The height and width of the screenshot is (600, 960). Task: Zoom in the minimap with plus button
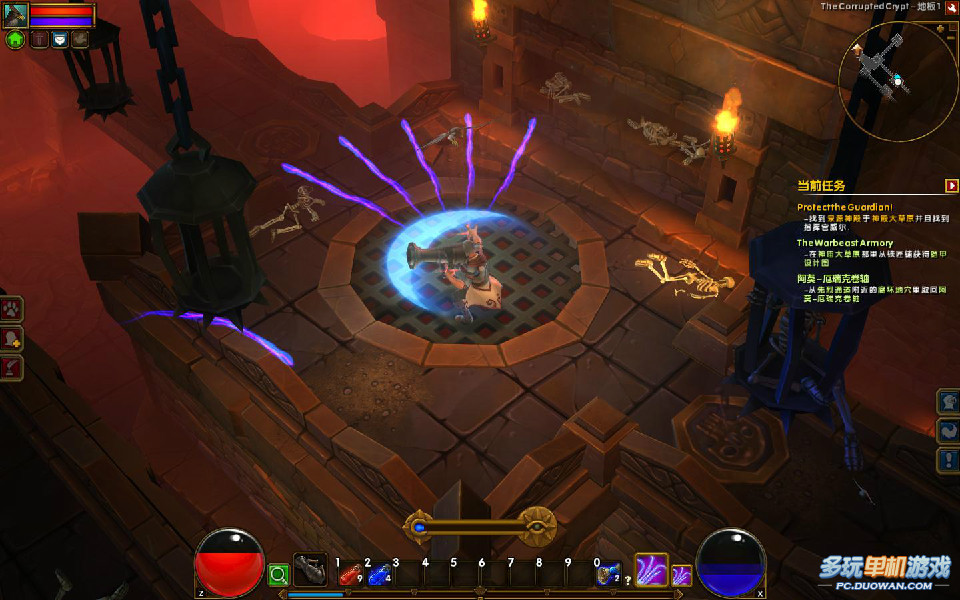coord(940,30)
